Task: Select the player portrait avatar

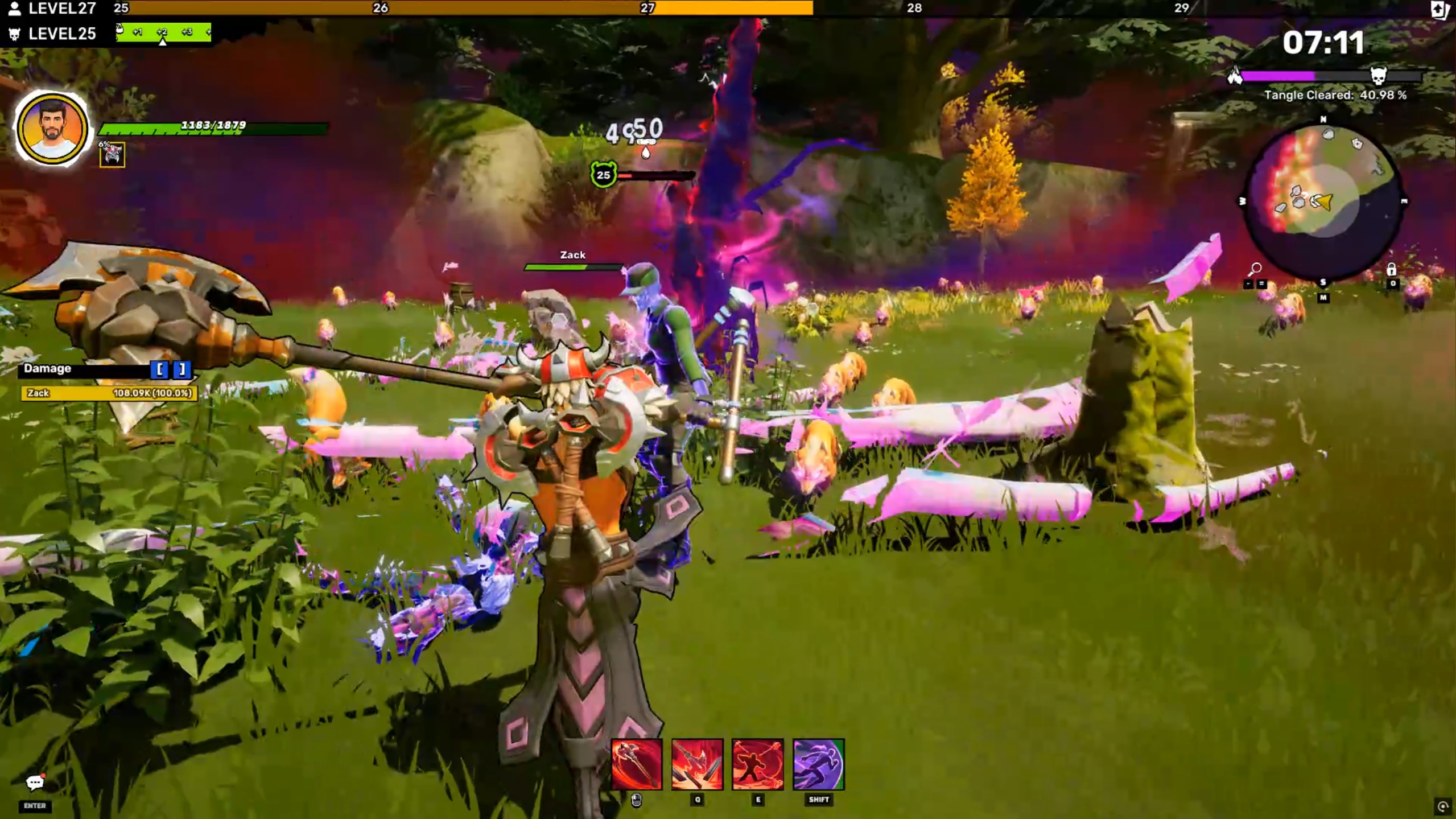Action: click(52, 129)
